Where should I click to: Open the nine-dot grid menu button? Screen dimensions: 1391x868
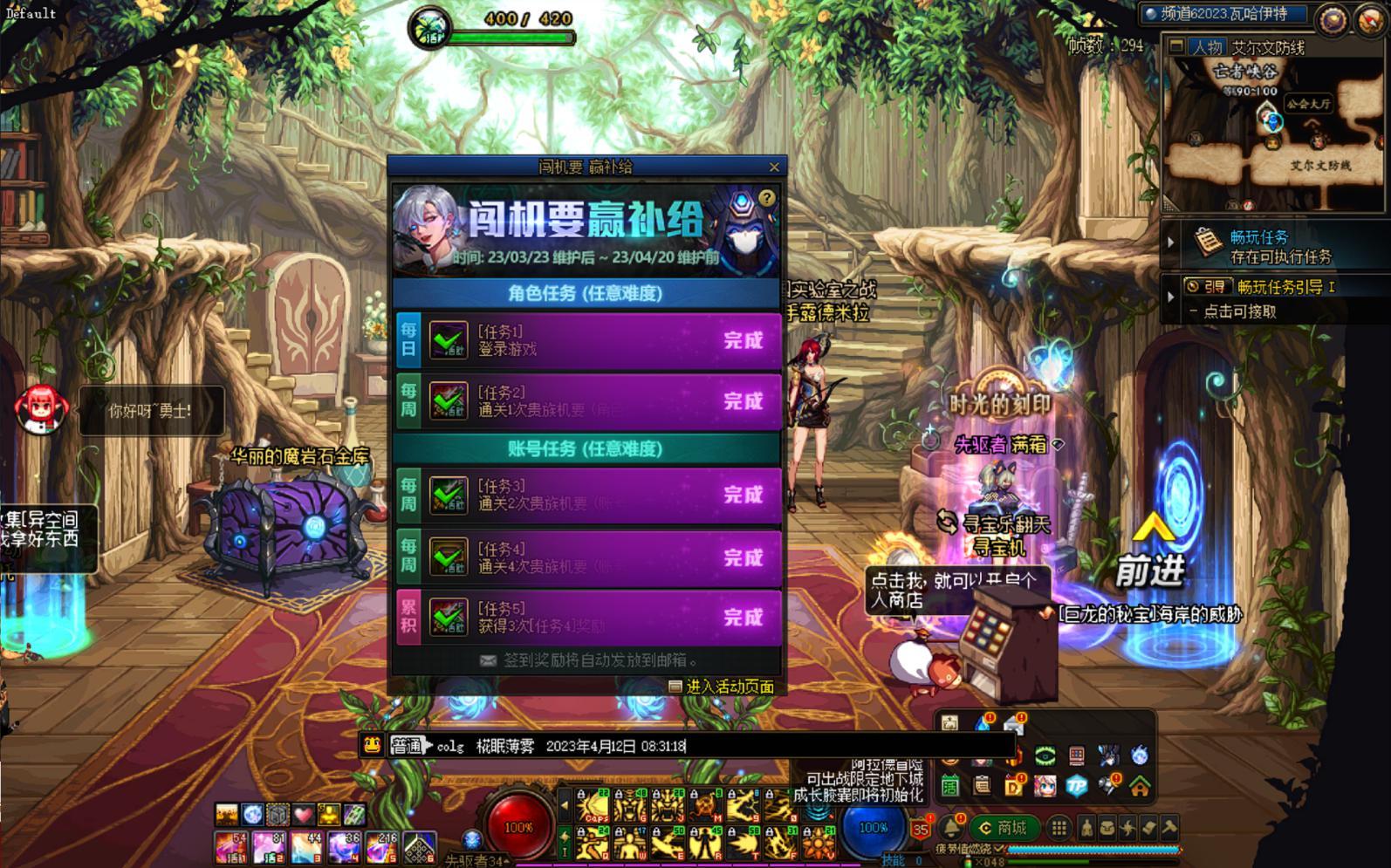click(1059, 828)
